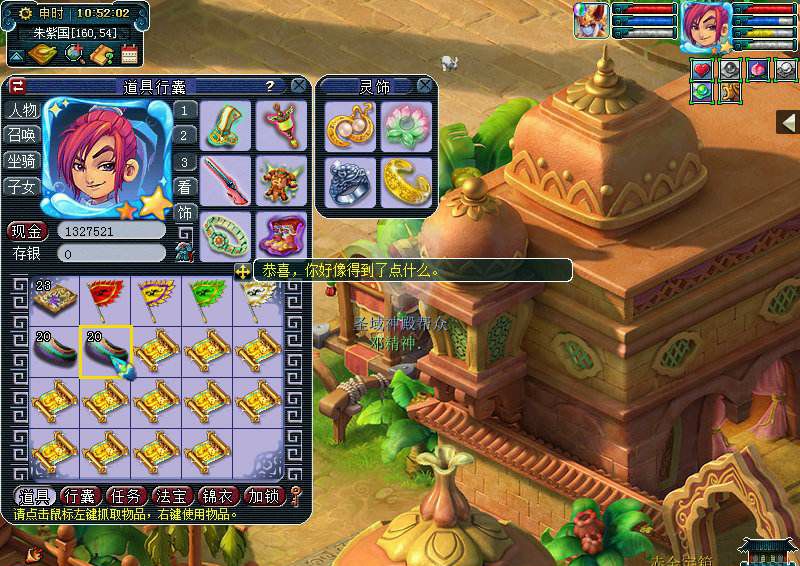Click the inventory help question mark

(269, 86)
